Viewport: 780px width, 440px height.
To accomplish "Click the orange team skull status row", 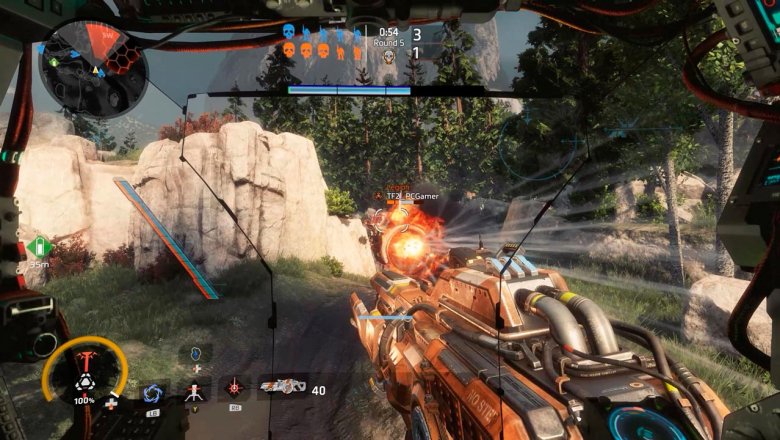I will (x=322, y=50).
